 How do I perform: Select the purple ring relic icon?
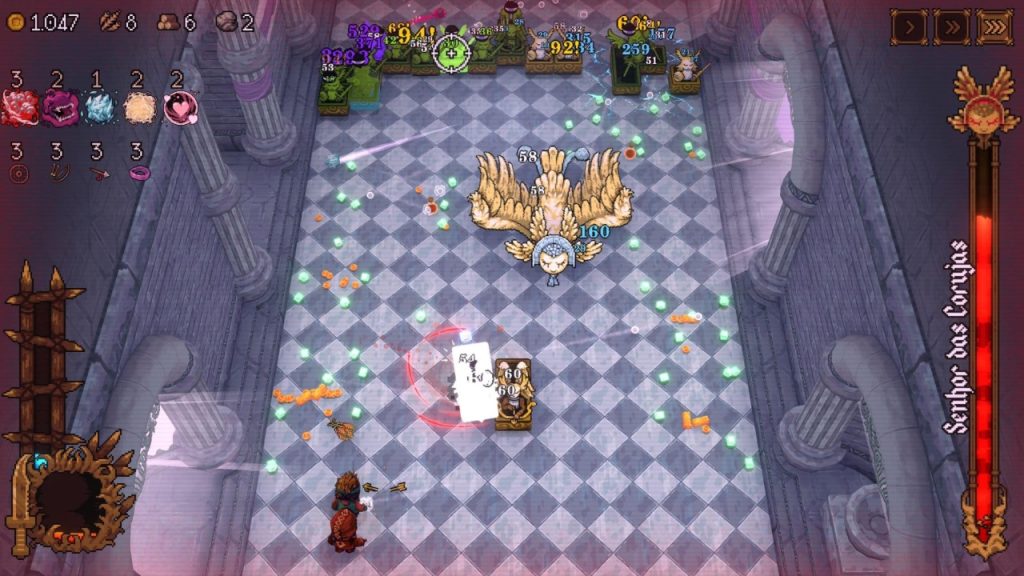[138, 173]
